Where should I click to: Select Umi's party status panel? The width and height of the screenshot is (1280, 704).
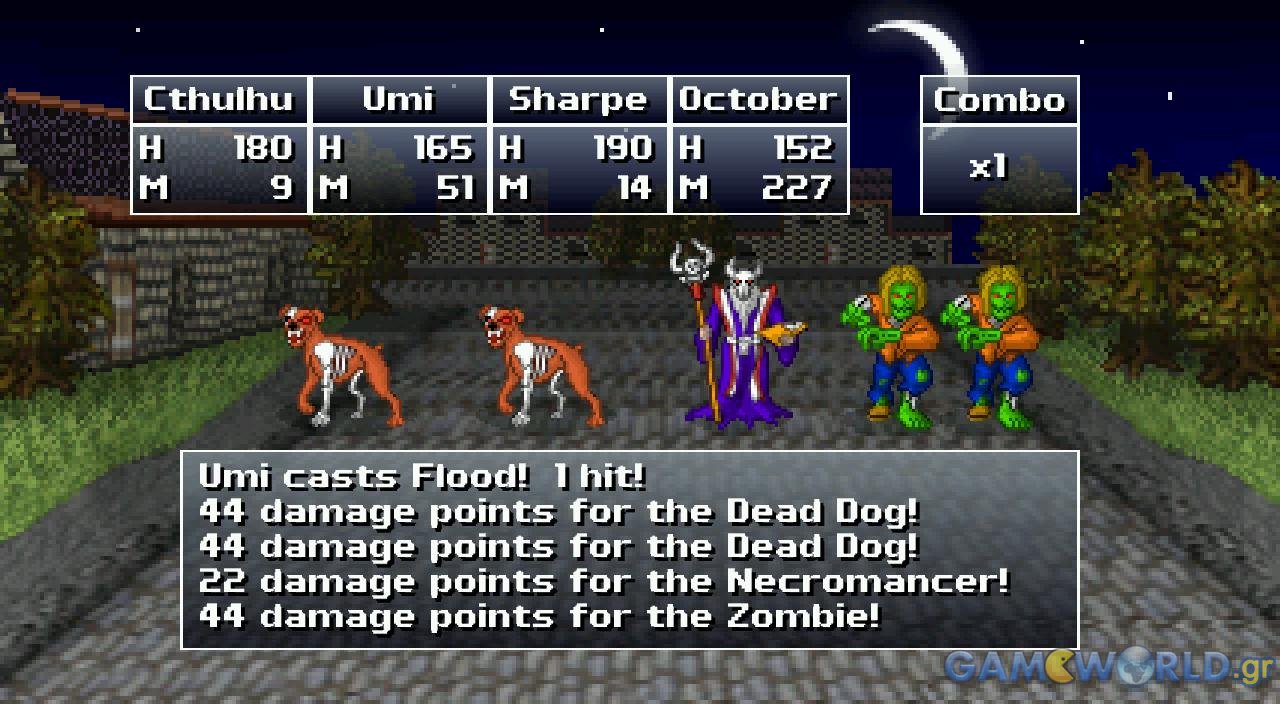[x=400, y=145]
